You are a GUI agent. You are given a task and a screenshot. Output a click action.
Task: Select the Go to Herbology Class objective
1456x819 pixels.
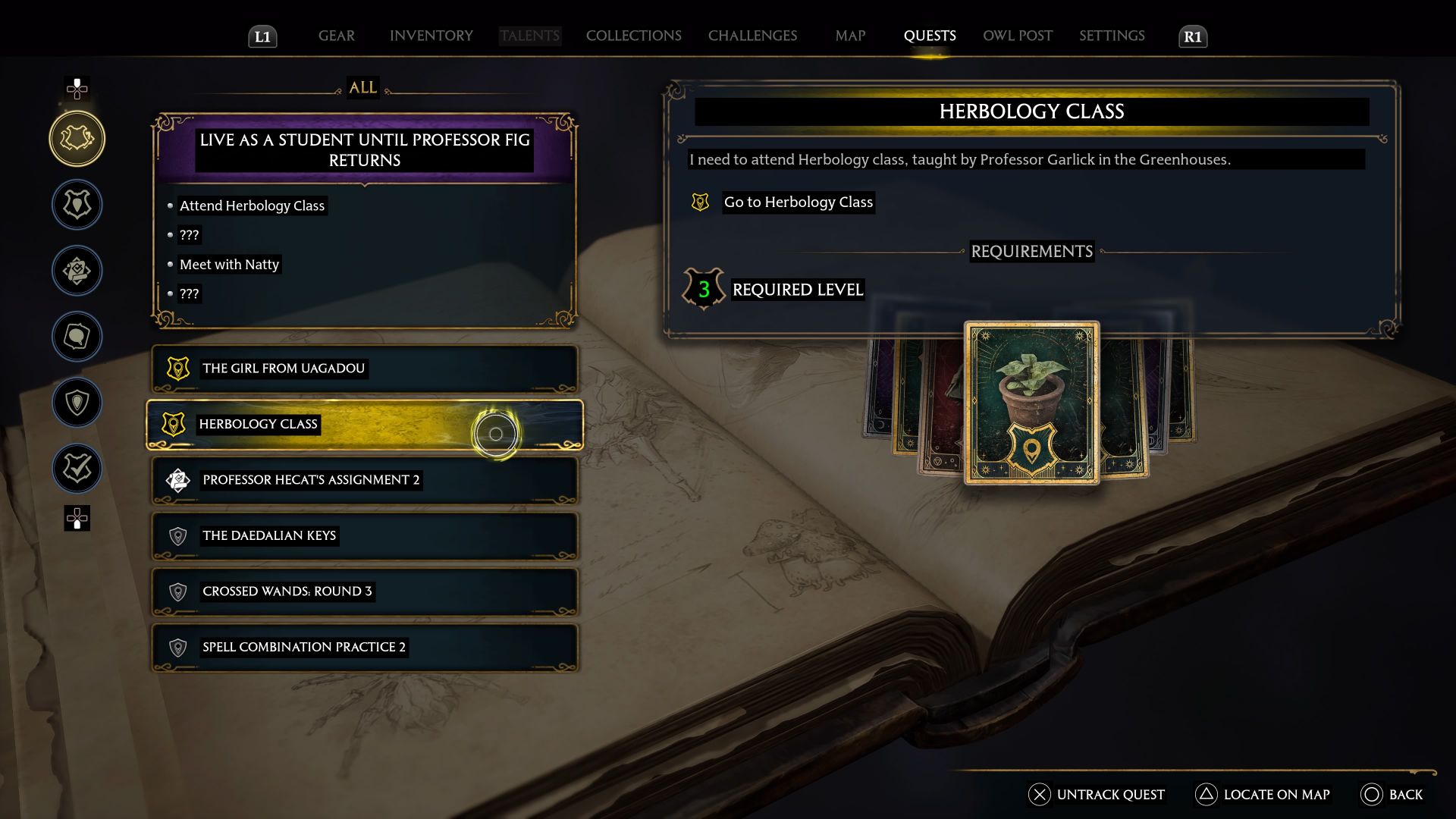(x=798, y=202)
